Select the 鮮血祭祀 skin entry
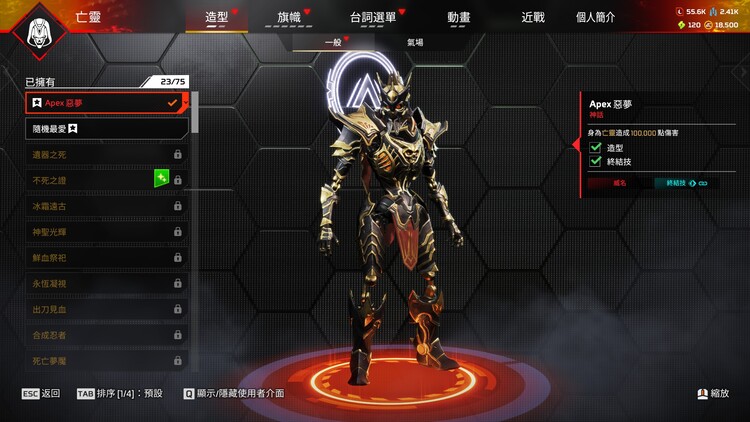 click(106, 257)
